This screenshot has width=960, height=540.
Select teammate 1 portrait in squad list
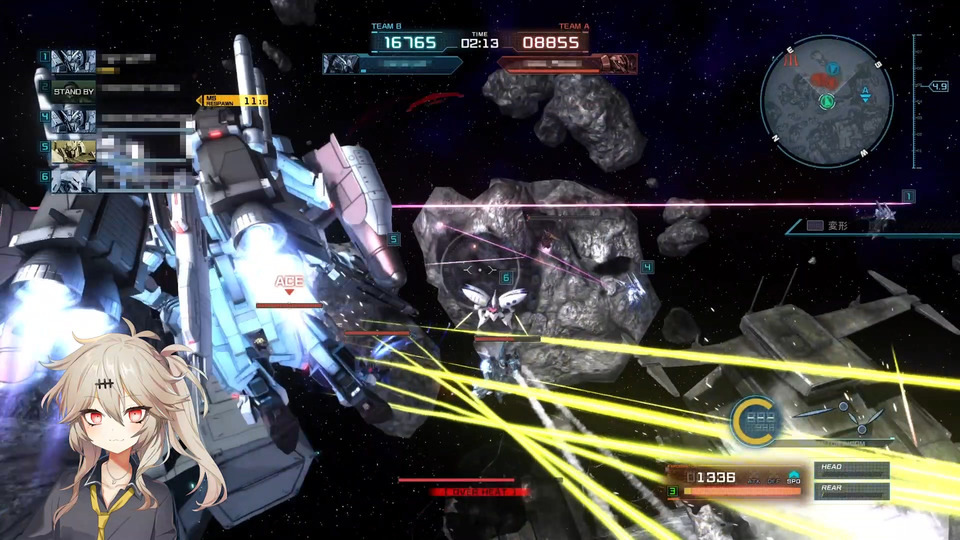[x=73, y=60]
